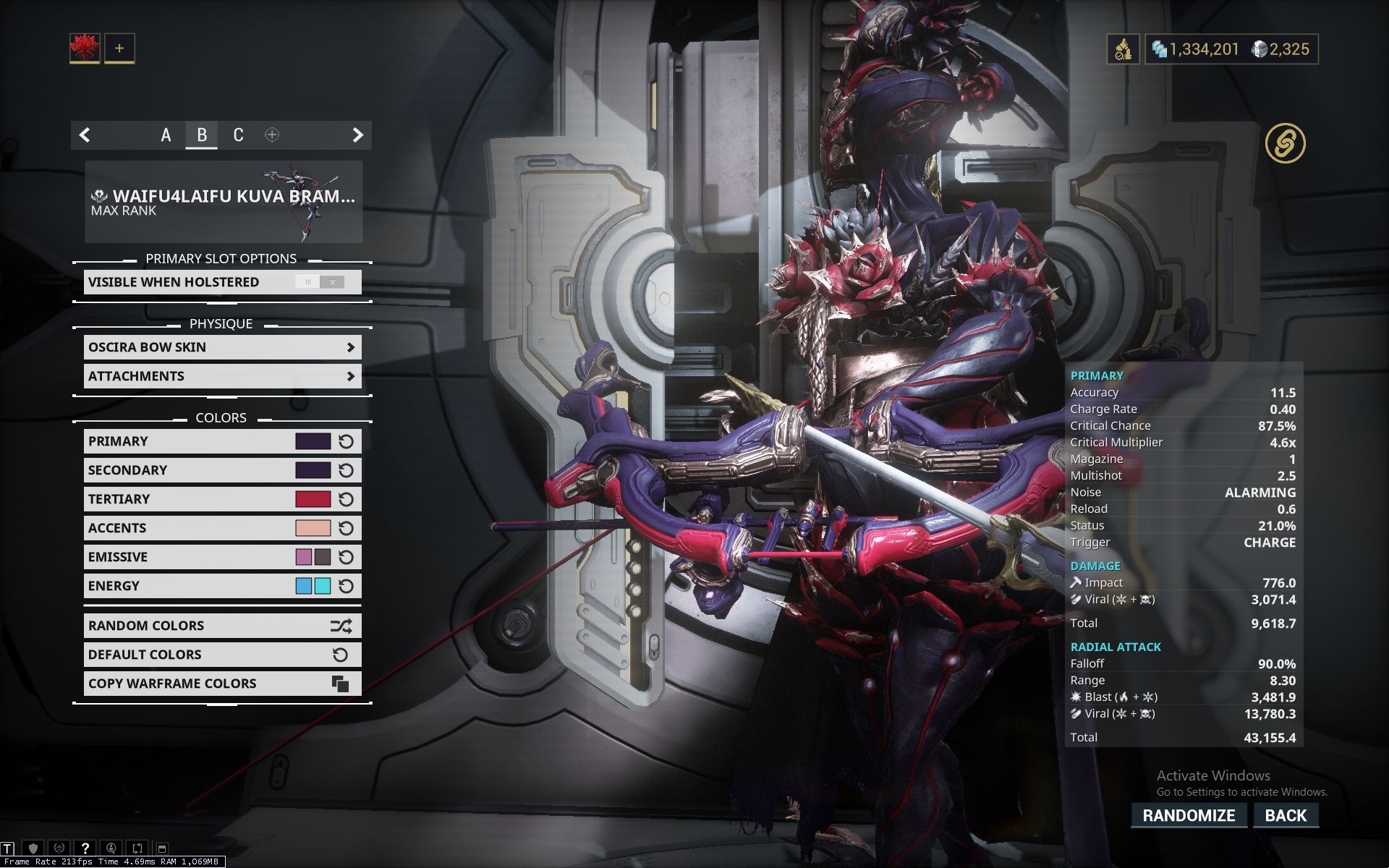The image size is (1389, 868).
Task: Click the shield icon in the bottom chat bar
Action: (x=33, y=848)
